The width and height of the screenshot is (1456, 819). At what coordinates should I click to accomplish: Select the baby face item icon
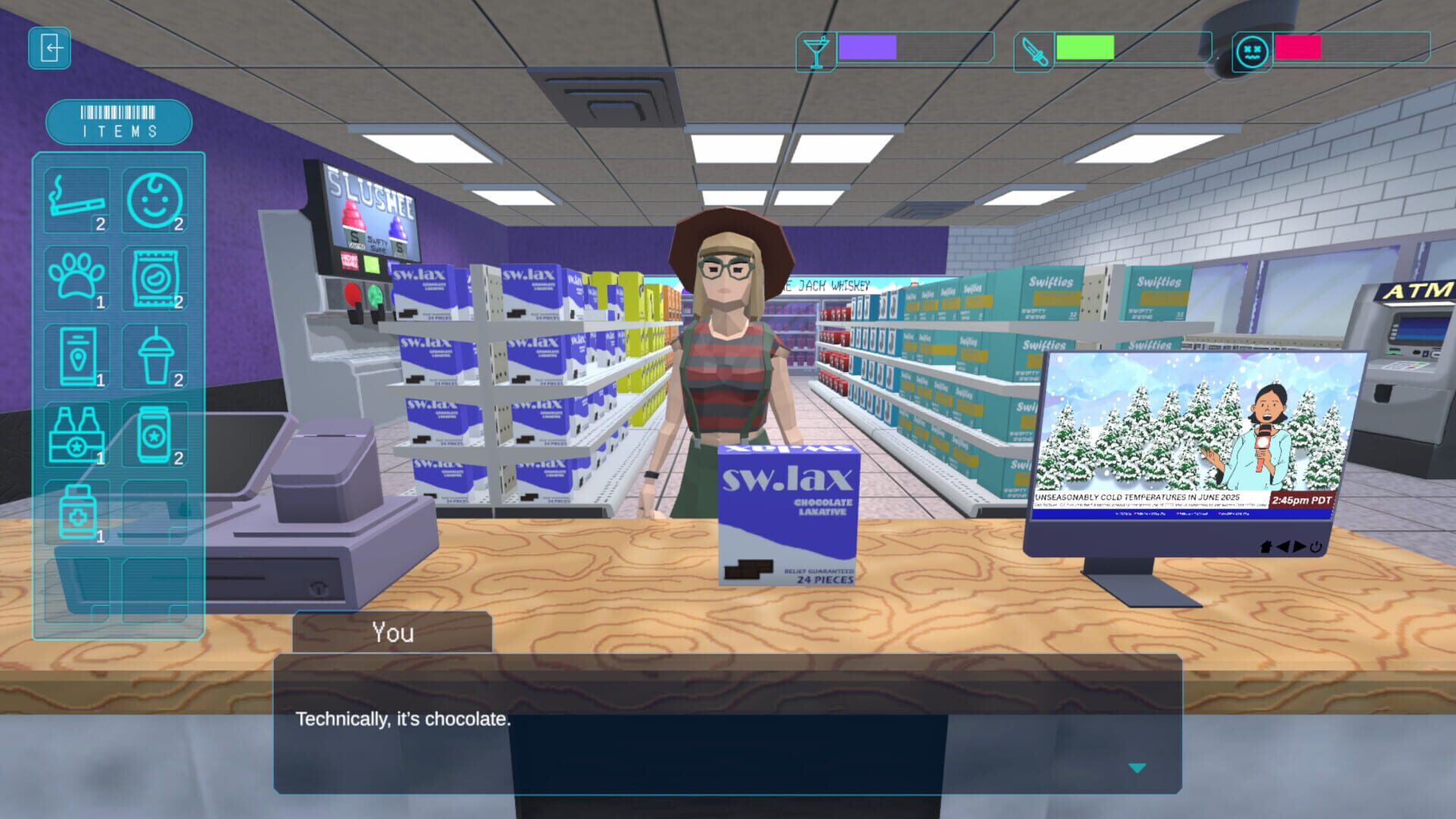(x=155, y=201)
